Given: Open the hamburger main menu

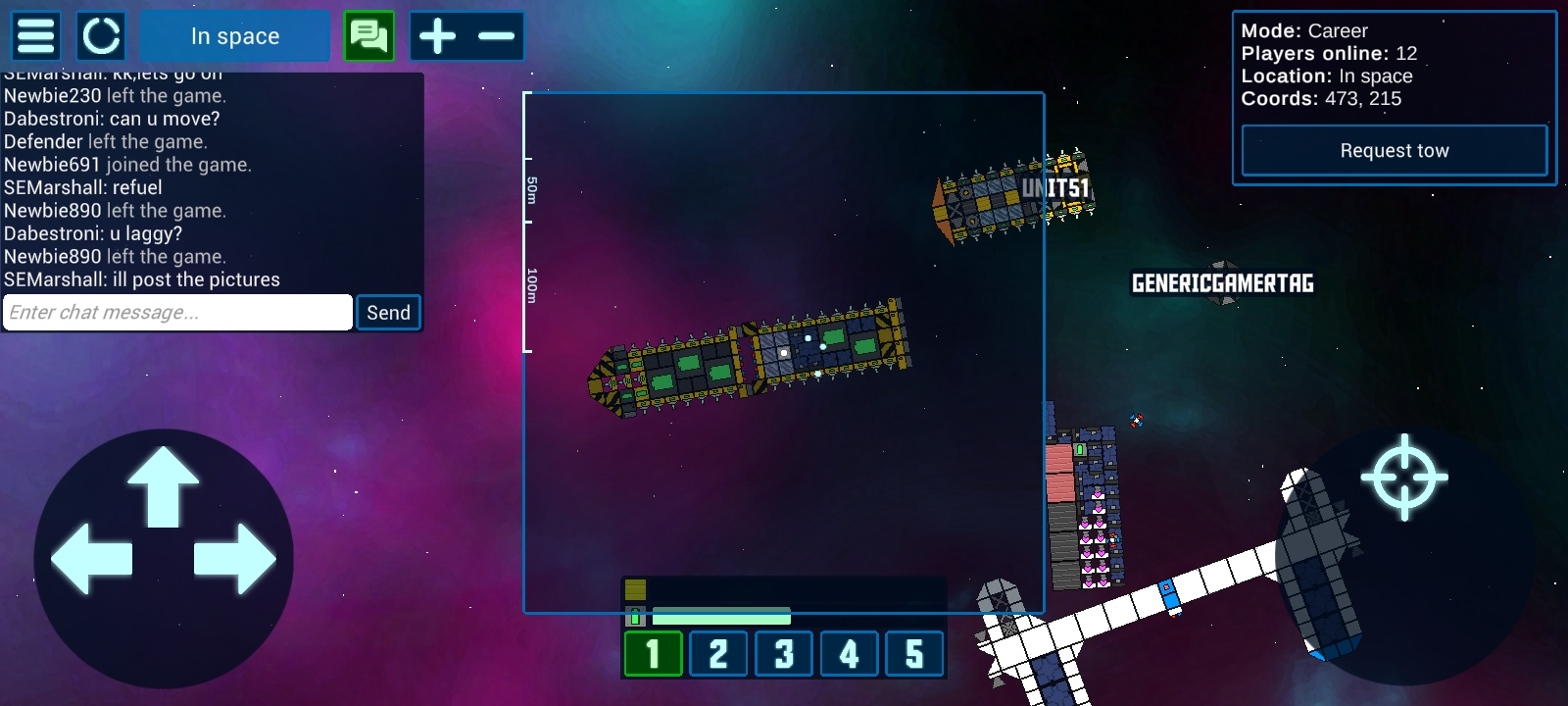Looking at the screenshot, I should pos(36,36).
